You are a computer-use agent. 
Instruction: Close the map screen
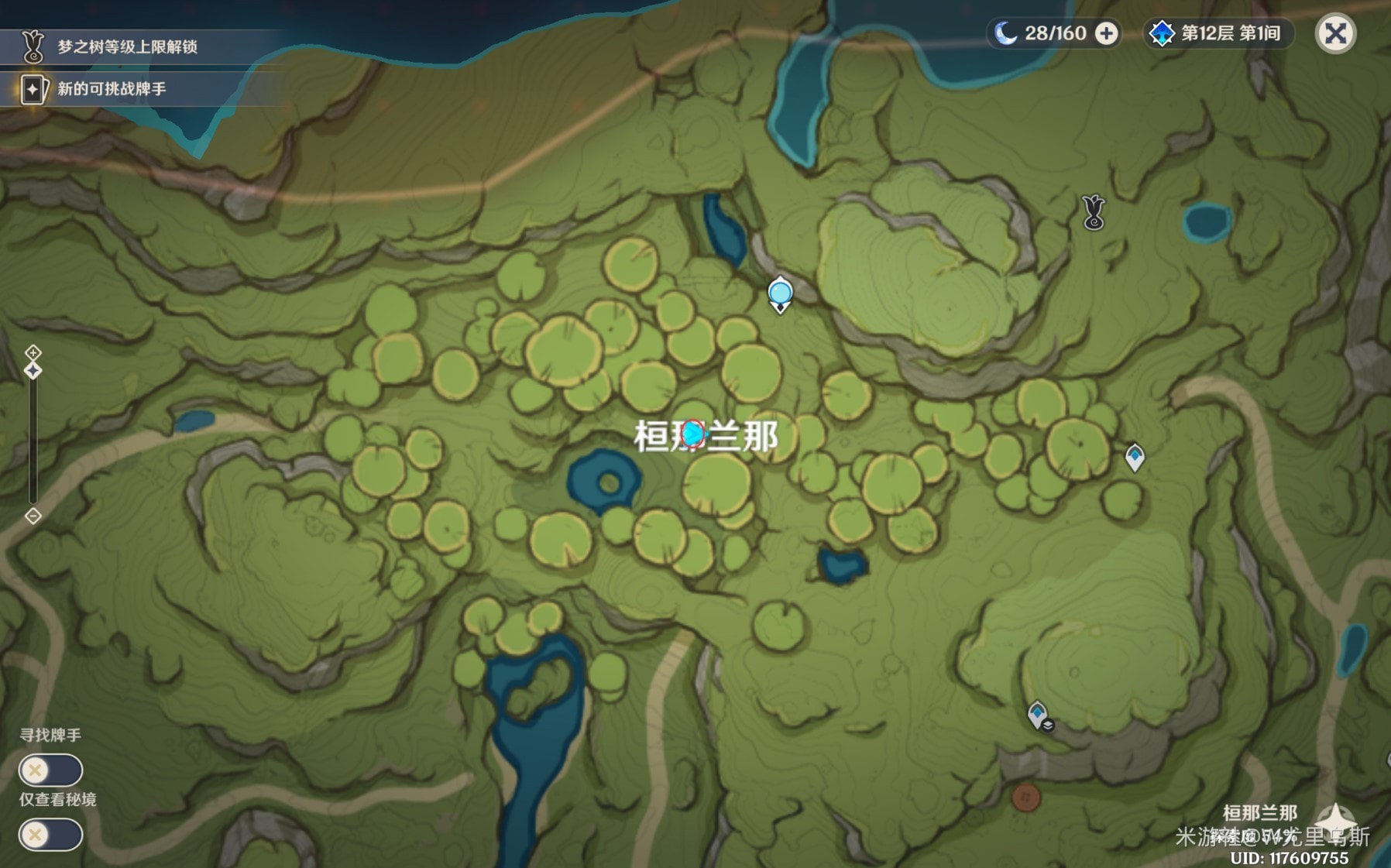coord(1335,34)
